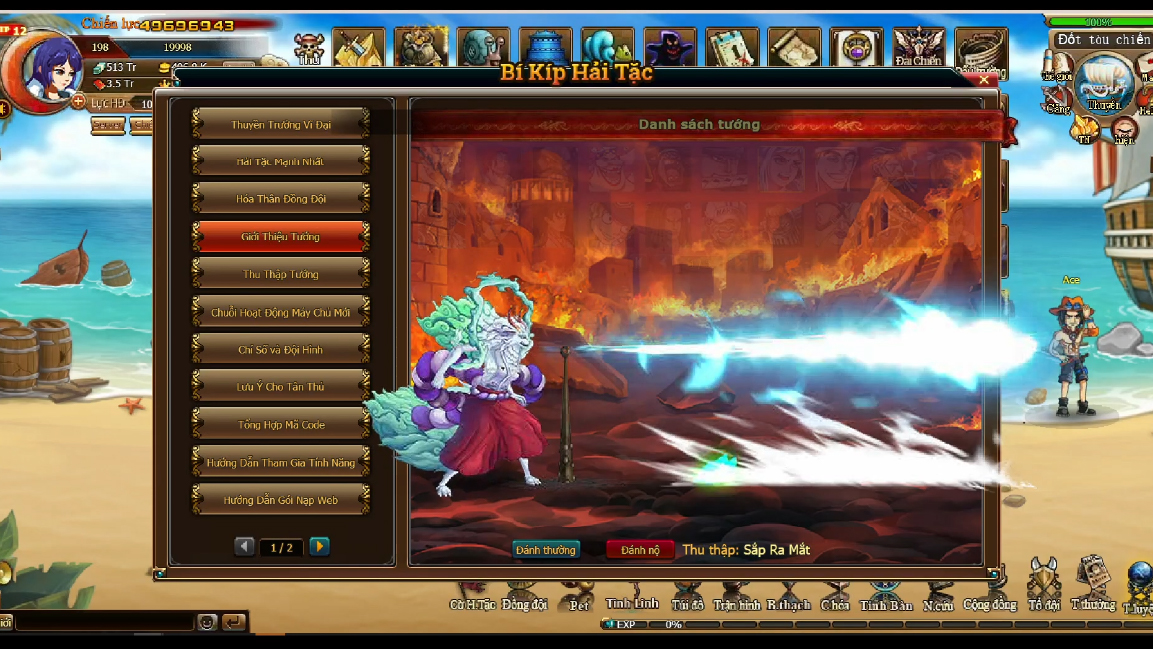
Task: Open the Đốt tàu chiến event
Action: coord(1104,40)
